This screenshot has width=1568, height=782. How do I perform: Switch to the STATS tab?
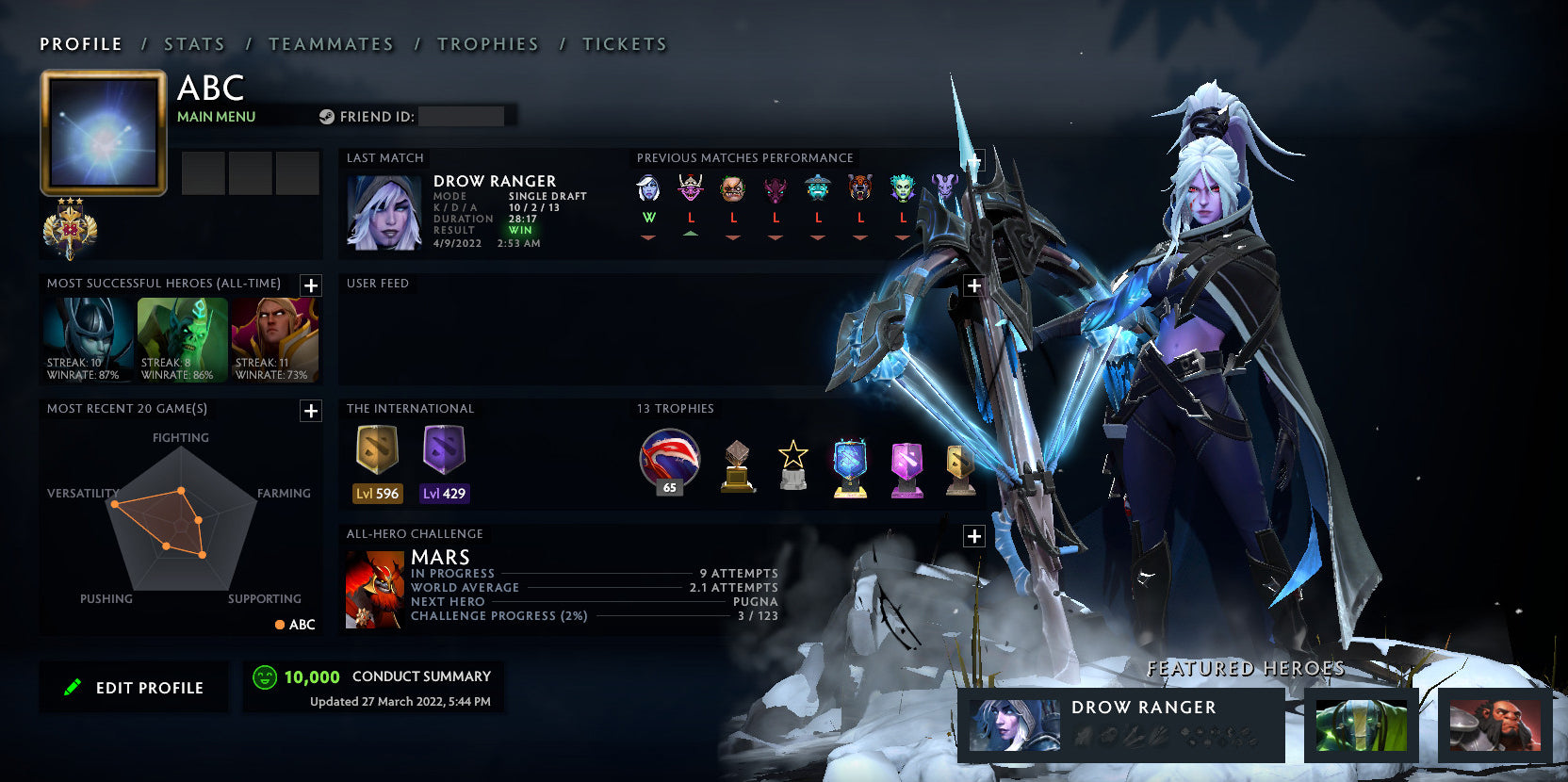[x=192, y=43]
